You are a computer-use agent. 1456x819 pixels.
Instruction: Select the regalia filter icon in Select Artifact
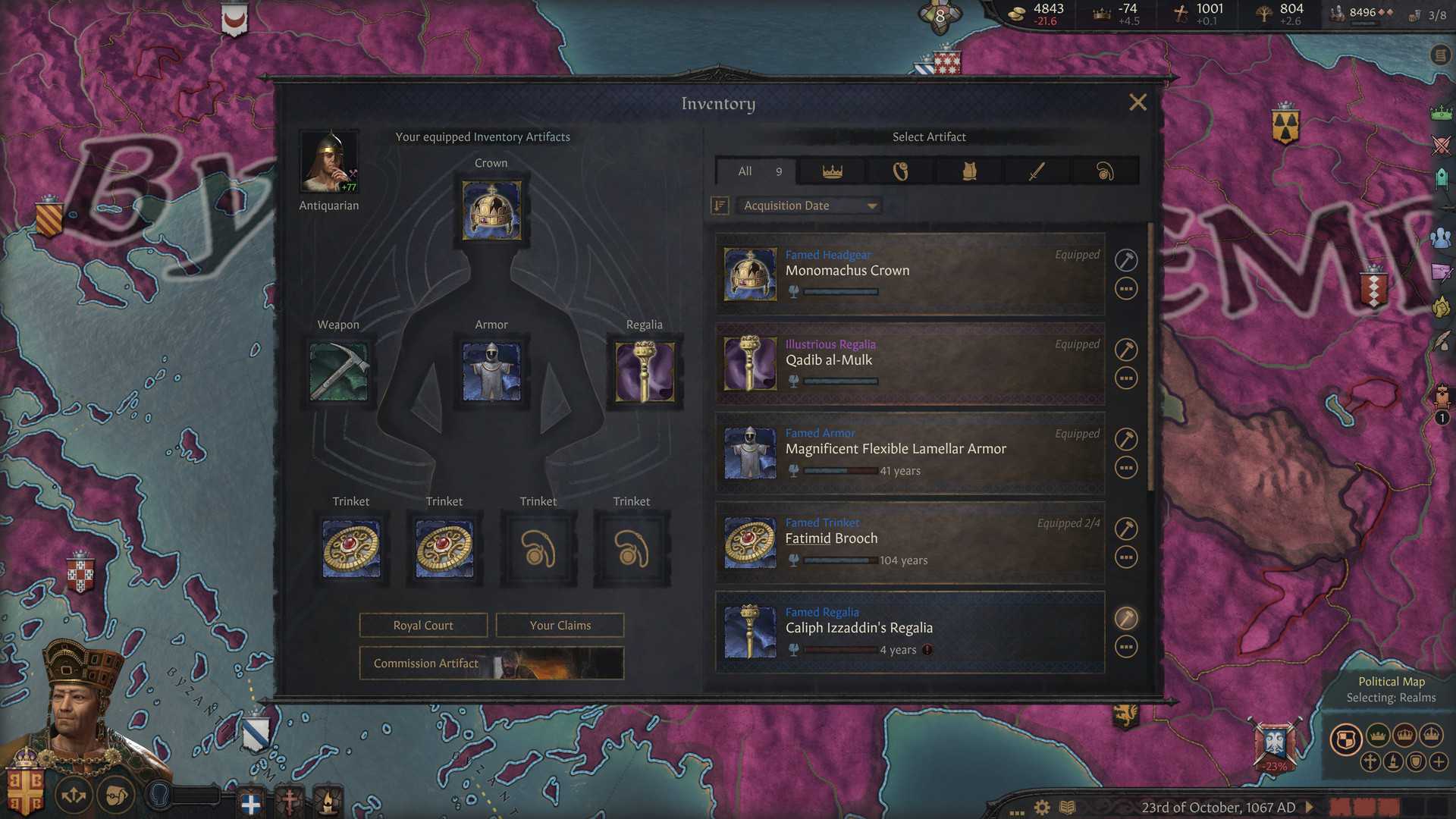[x=899, y=171]
